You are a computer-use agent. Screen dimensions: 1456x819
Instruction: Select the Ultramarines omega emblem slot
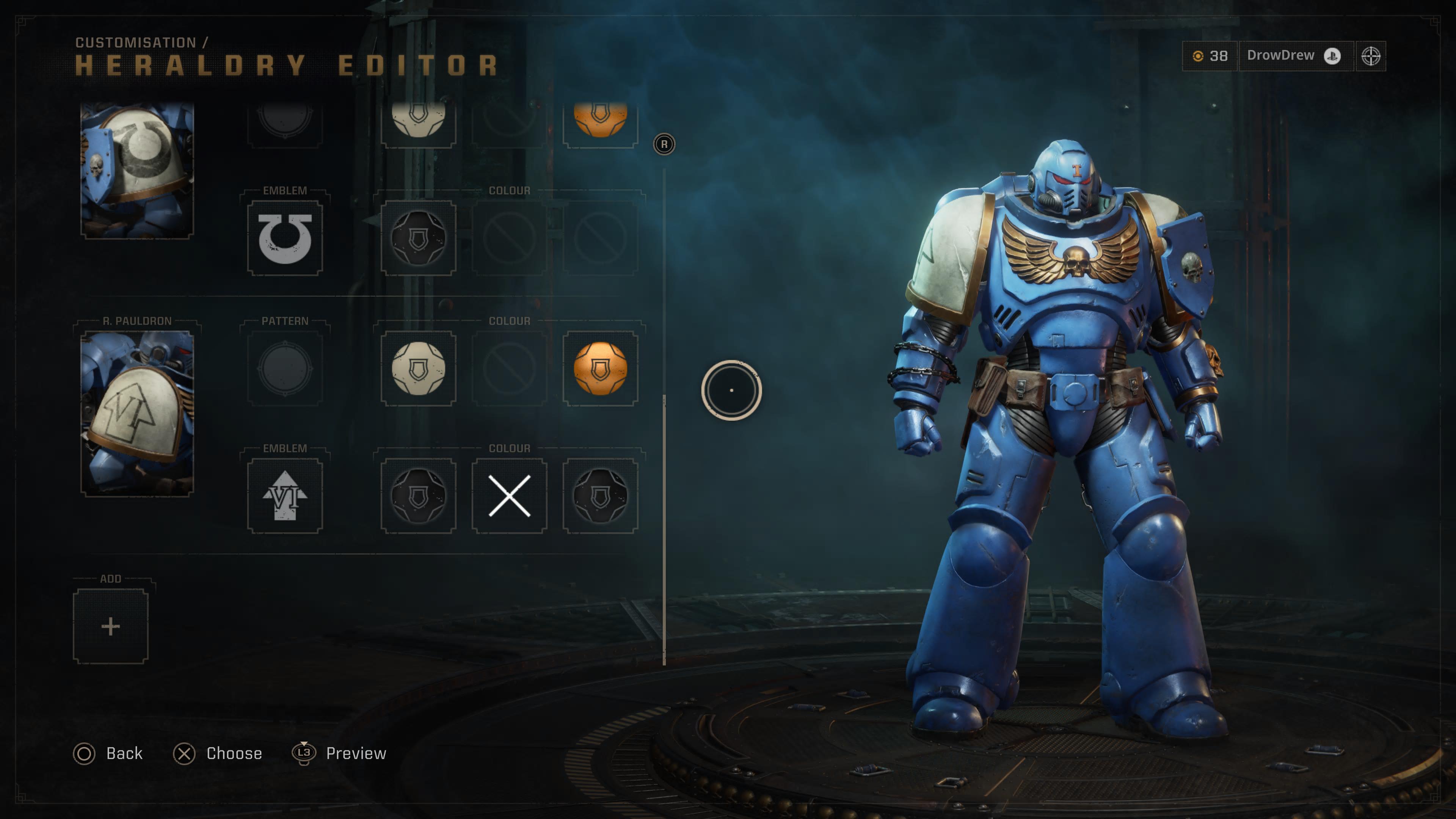285,238
